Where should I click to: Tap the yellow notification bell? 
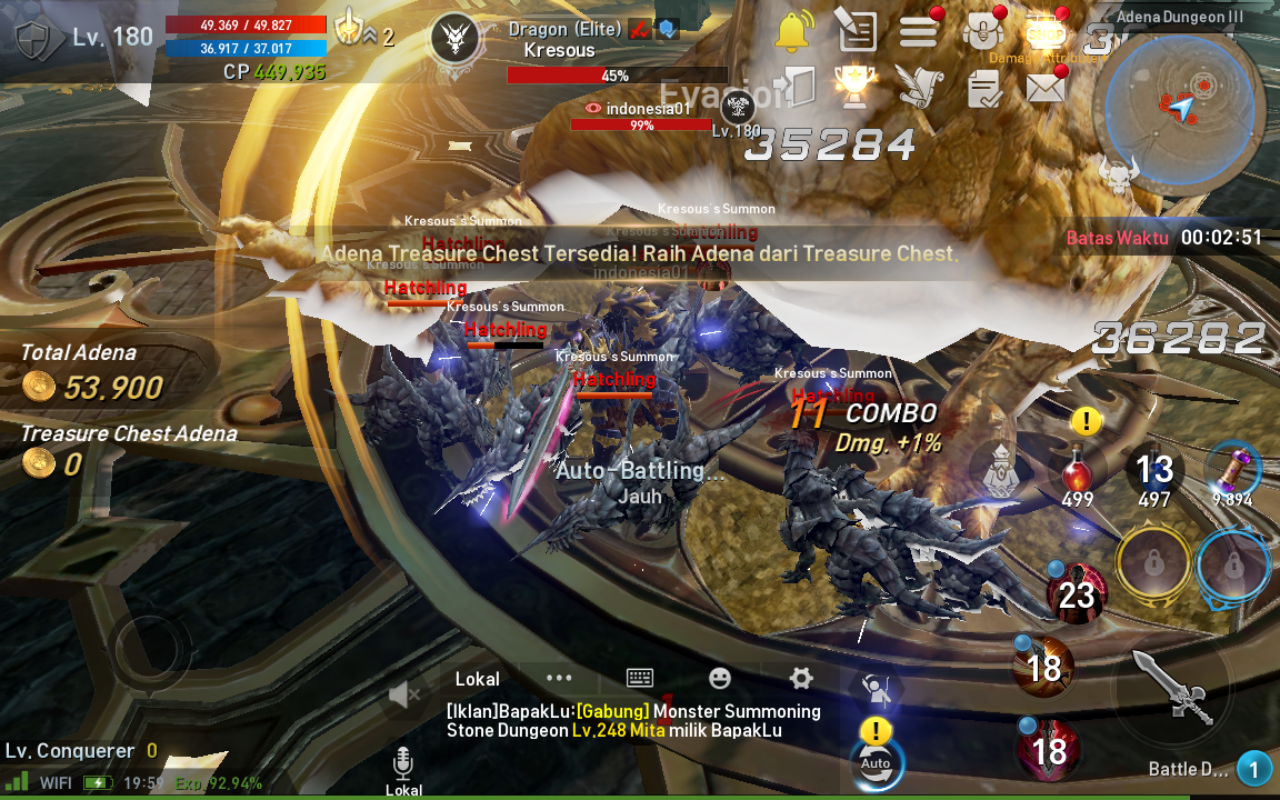coord(793,30)
